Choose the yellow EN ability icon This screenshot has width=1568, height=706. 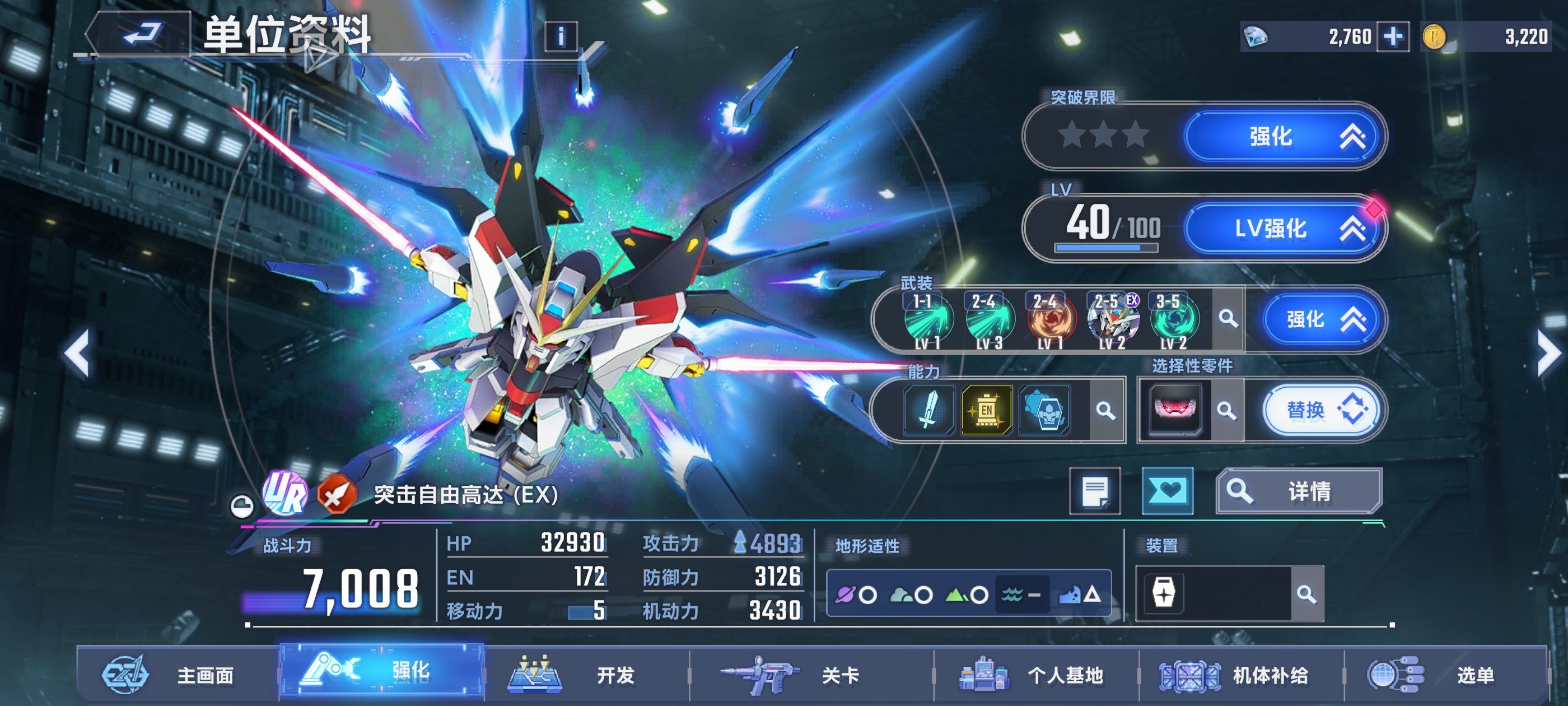(987, 410)
